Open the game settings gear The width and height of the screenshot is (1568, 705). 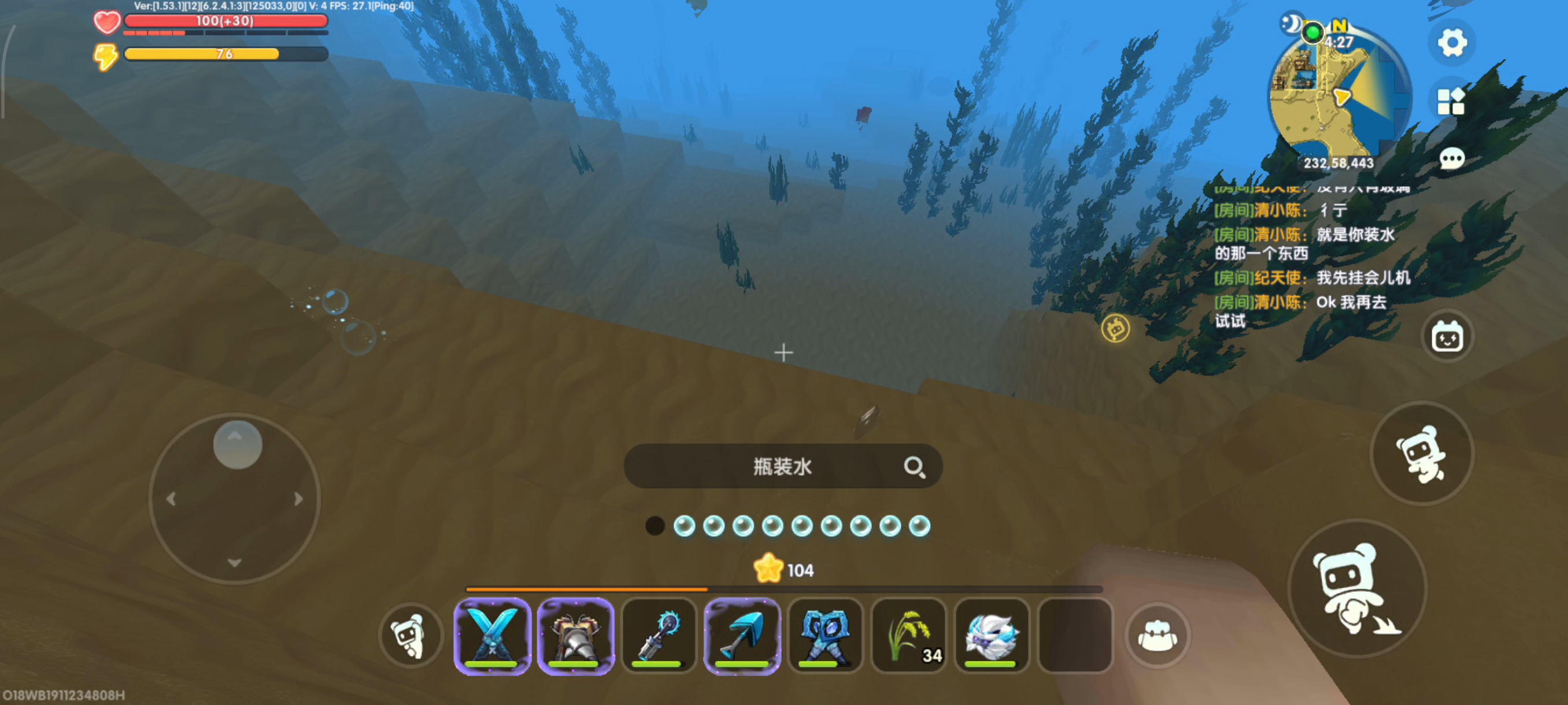click(1452, 43)
